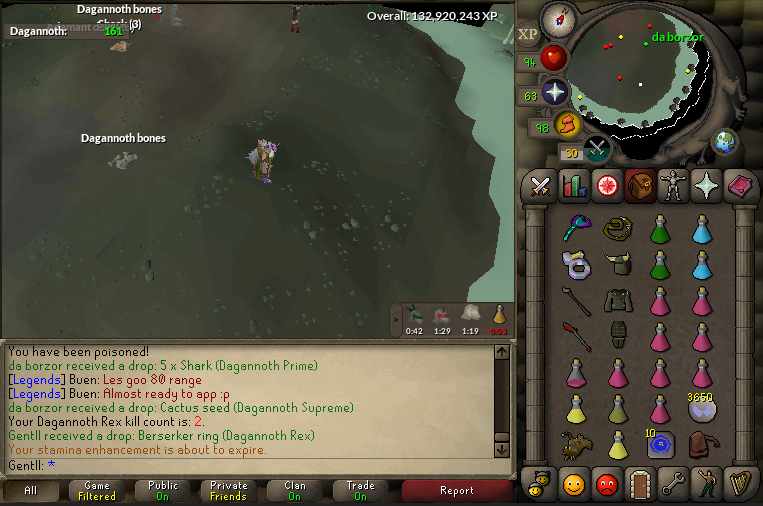Viewport: 763px width, 506px height.
Task: Select the Game chat filter tab
Action: click(x=97, y=491)
